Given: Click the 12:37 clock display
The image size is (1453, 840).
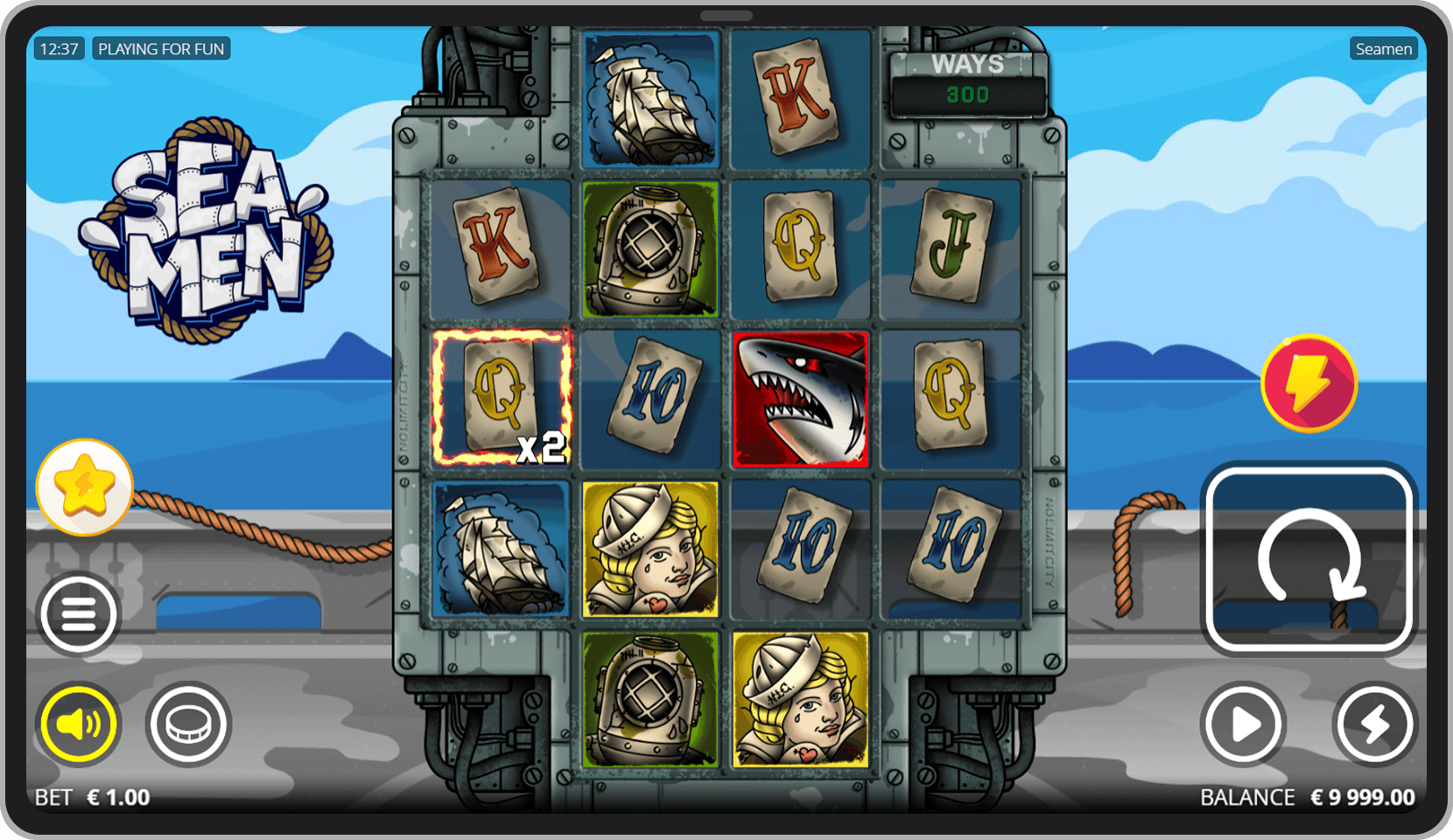Looking at the screenshot, I should pyautogui.click(x=57, y=48).
